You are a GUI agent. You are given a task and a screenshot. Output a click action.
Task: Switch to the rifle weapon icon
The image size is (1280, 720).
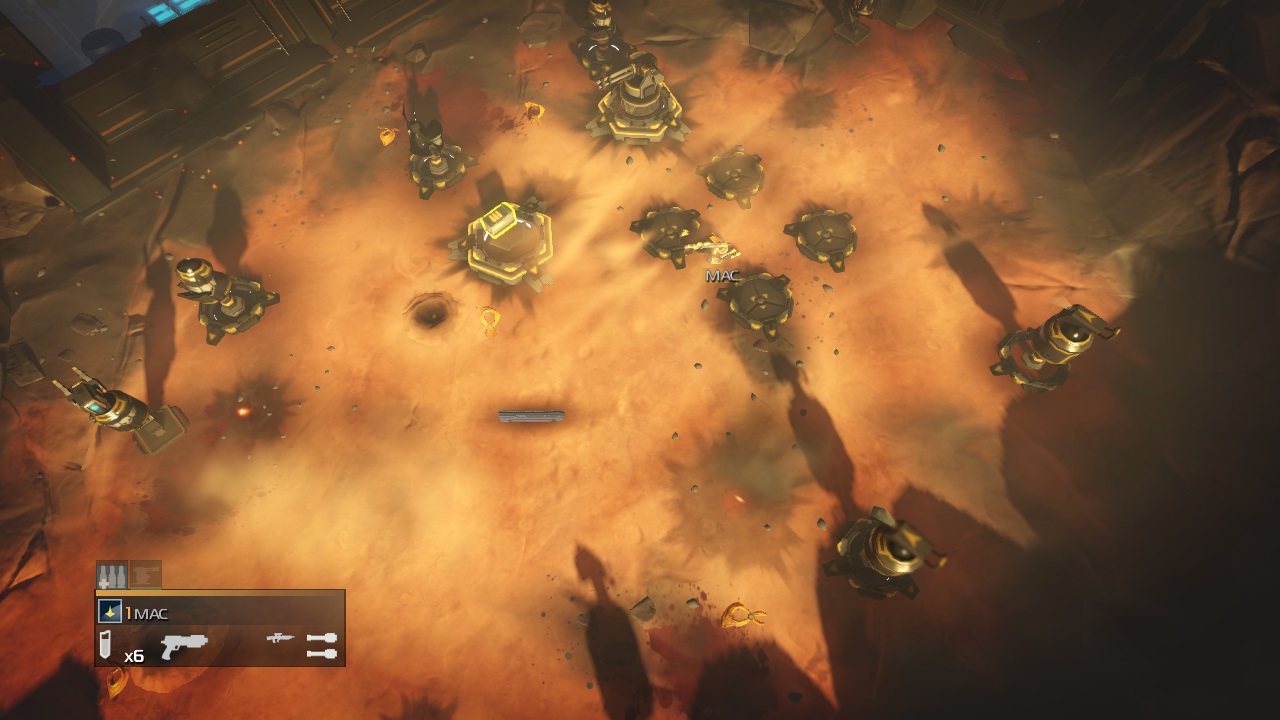point(281,637)
